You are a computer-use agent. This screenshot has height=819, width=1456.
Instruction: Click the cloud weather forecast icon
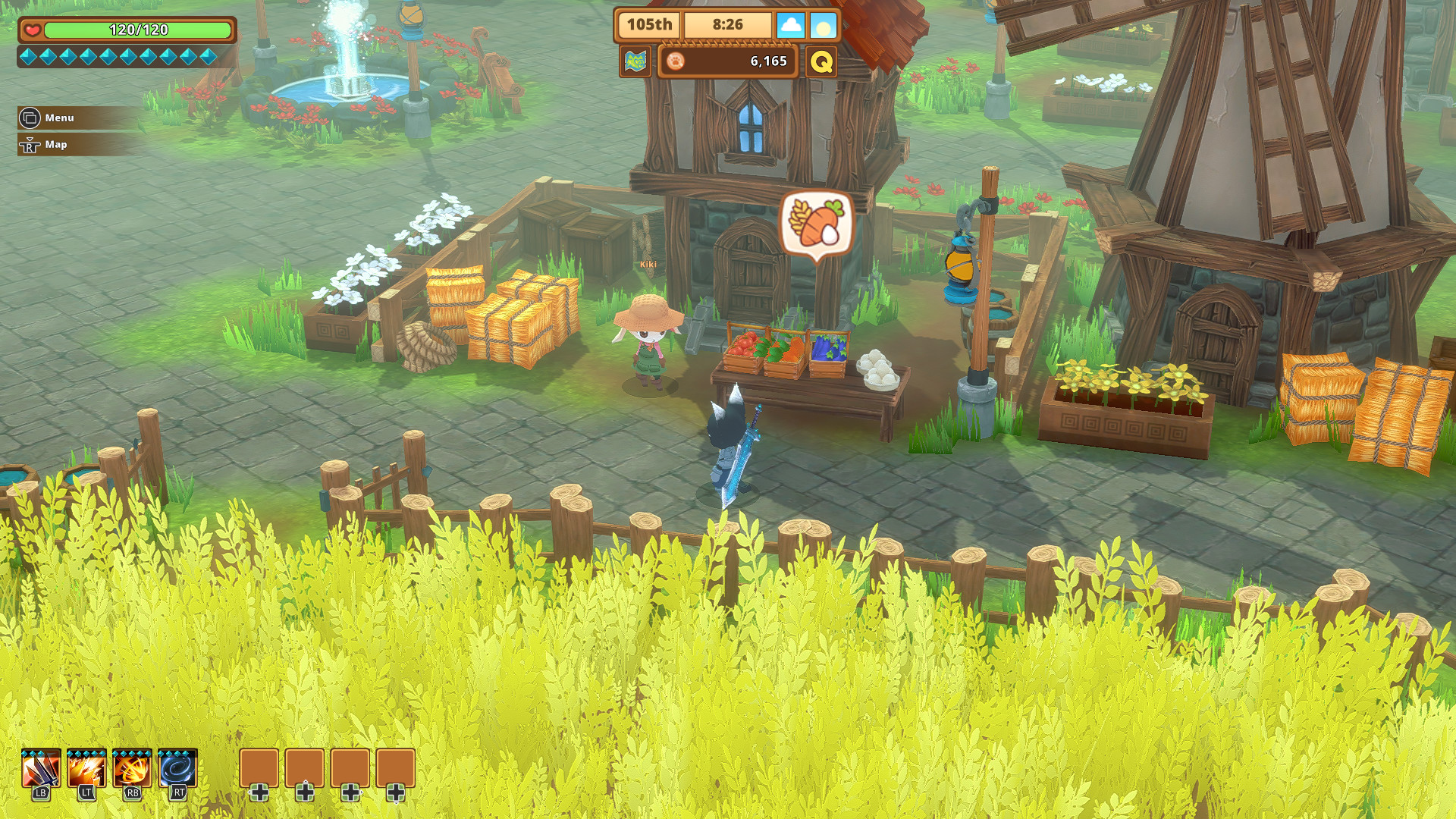tap(792, 25)
